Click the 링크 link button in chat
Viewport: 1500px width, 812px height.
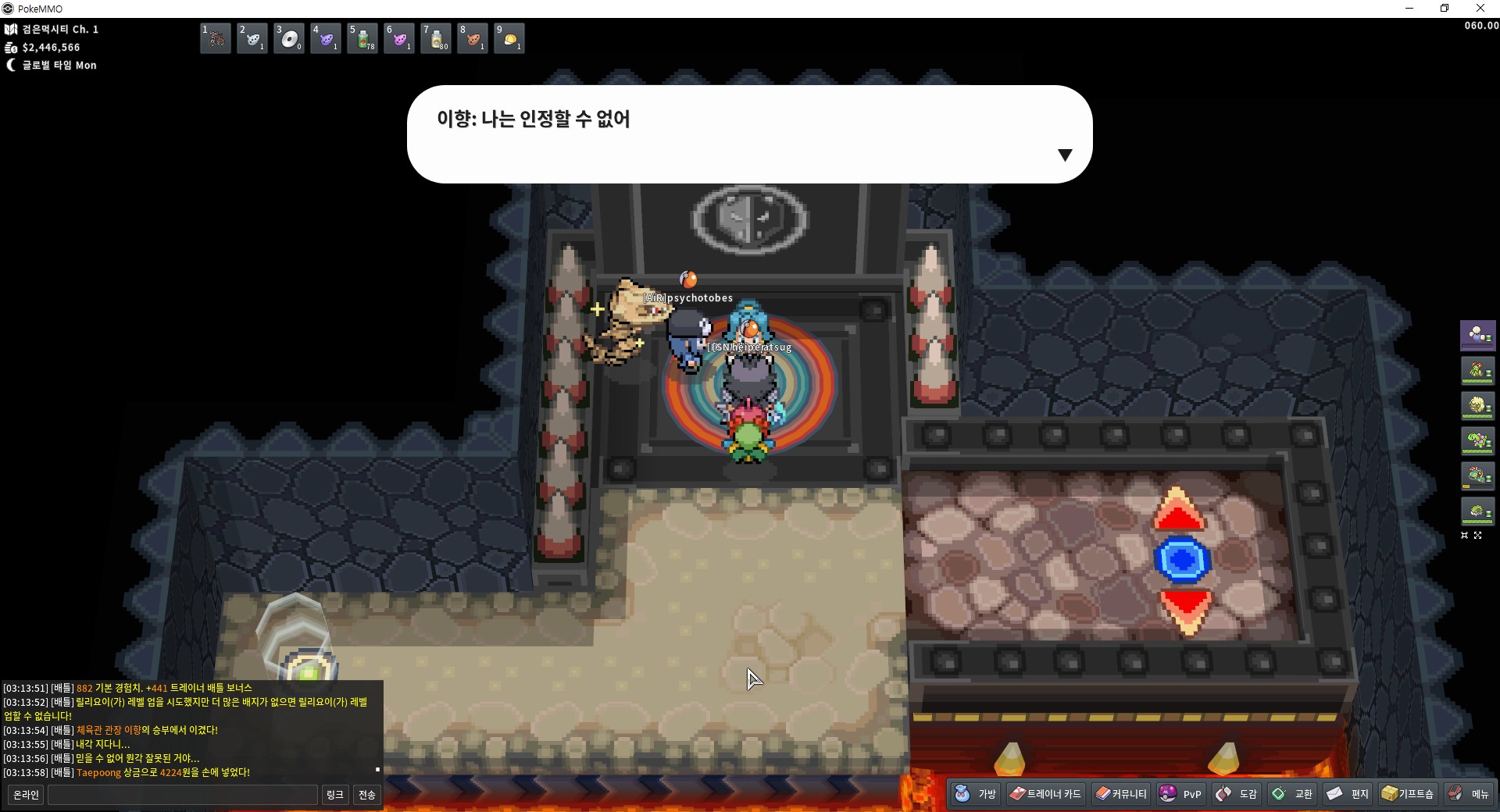coord(334,795)
